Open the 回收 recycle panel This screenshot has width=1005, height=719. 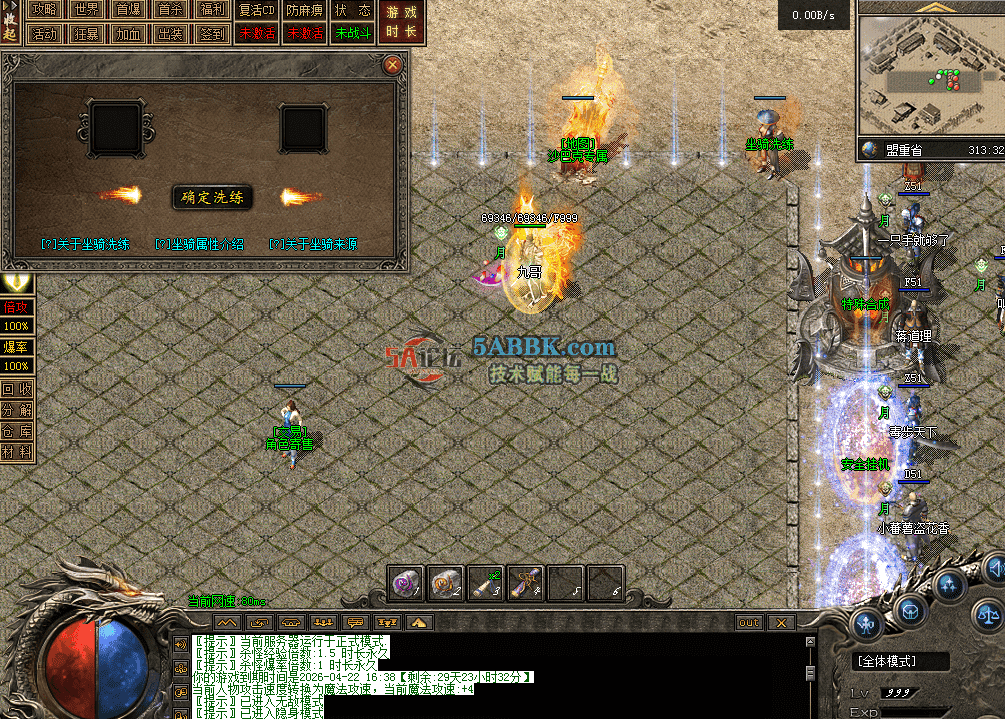pos(16,389)
